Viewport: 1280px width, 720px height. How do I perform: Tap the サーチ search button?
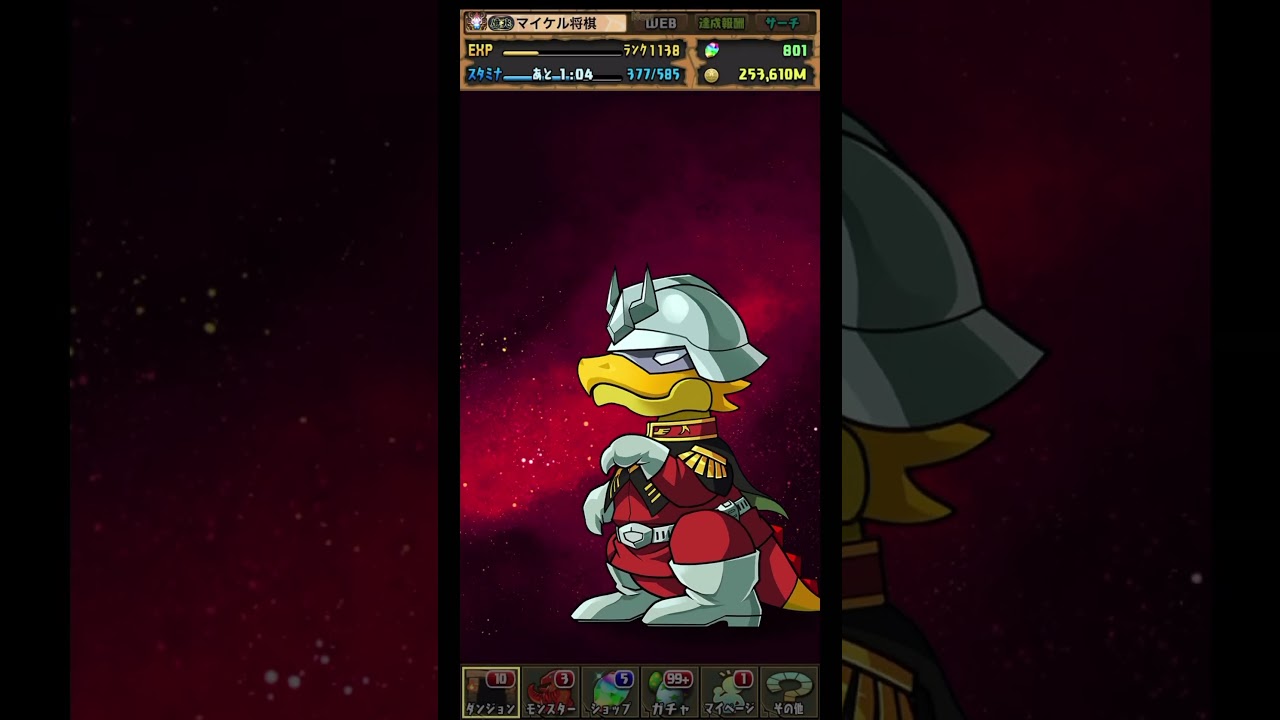click(782, 23)
